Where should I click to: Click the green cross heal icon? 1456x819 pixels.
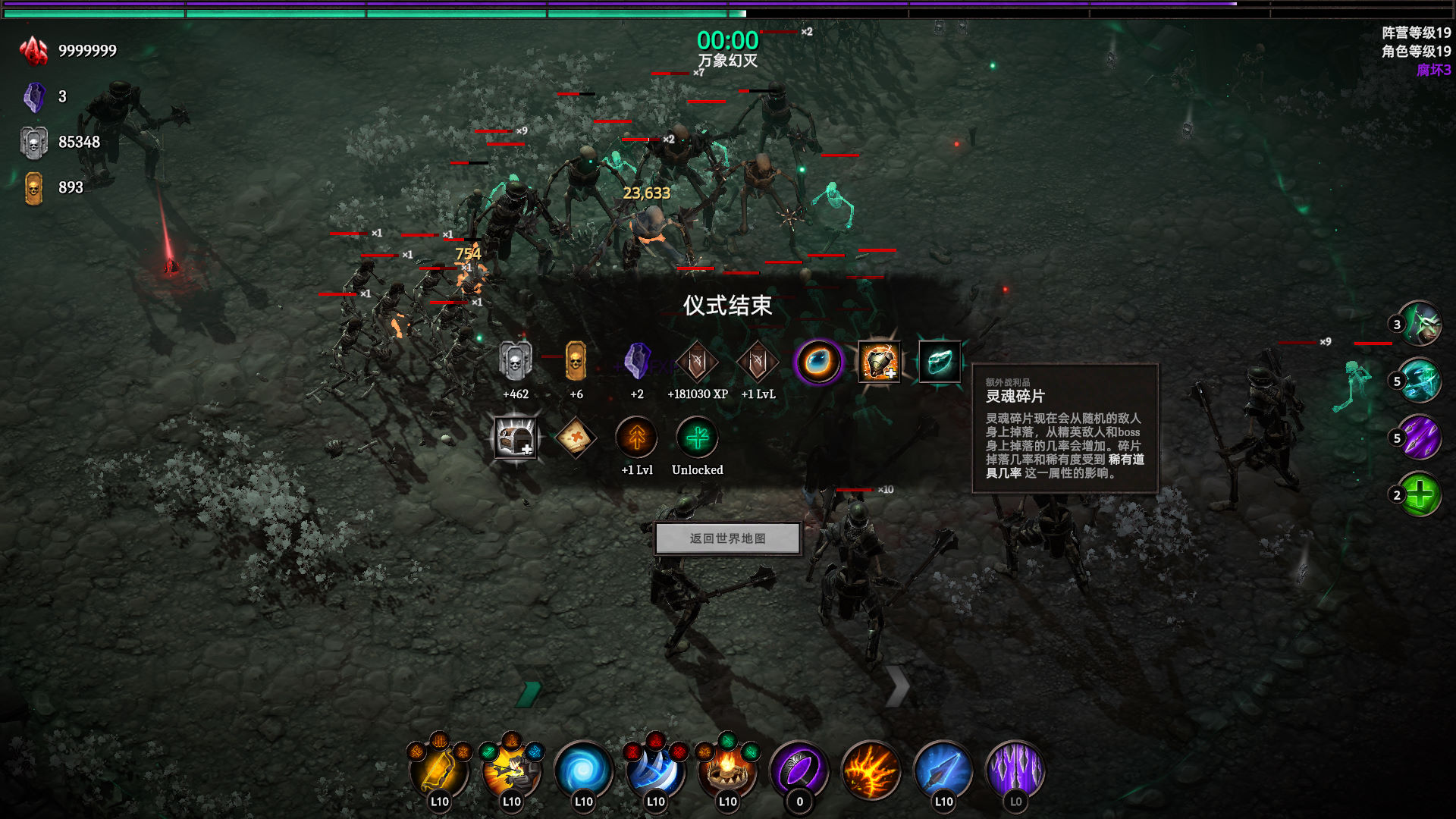pyautogui.click(x=1420, y=494)
